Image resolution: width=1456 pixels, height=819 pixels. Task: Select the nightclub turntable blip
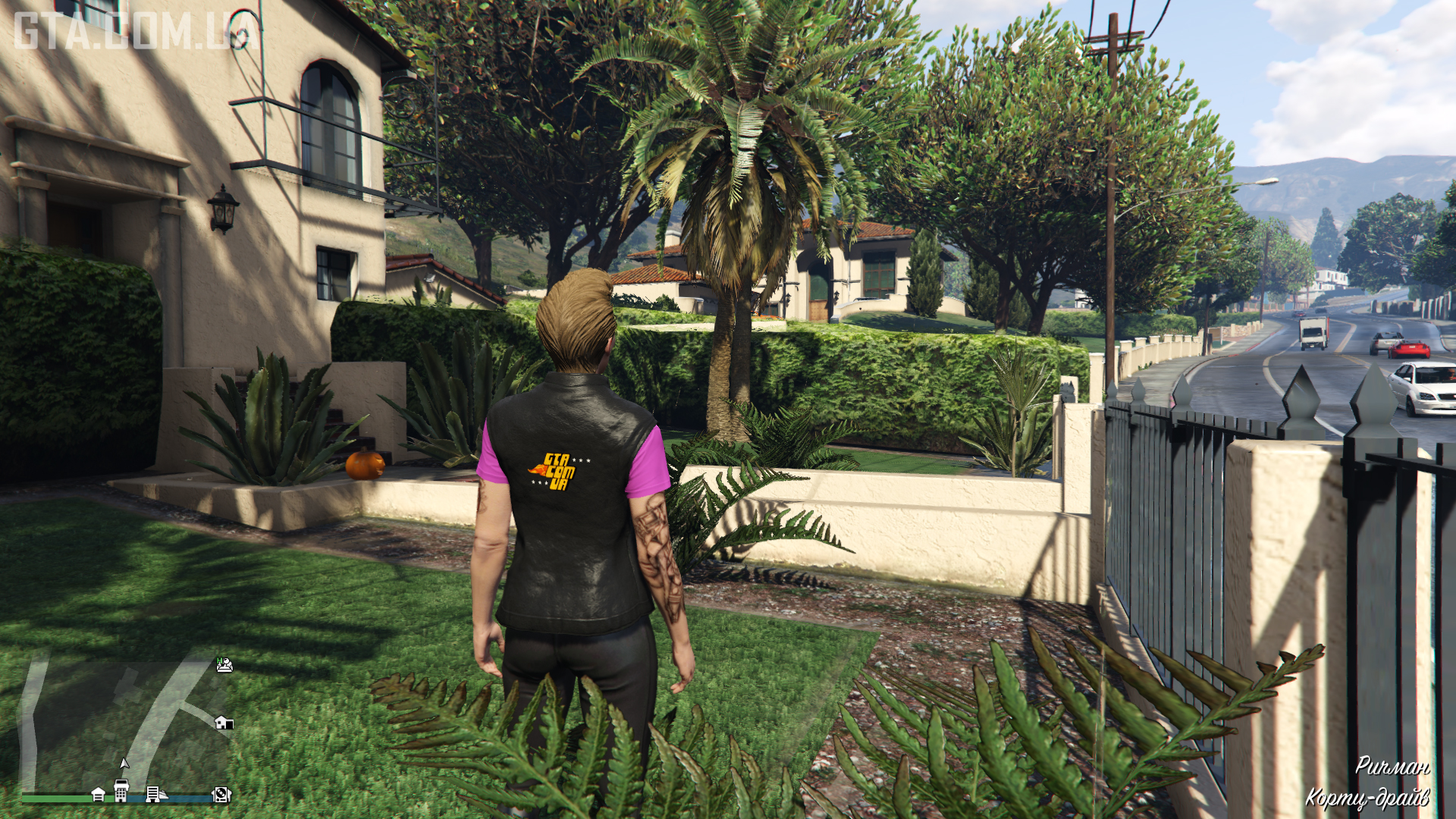221,794
